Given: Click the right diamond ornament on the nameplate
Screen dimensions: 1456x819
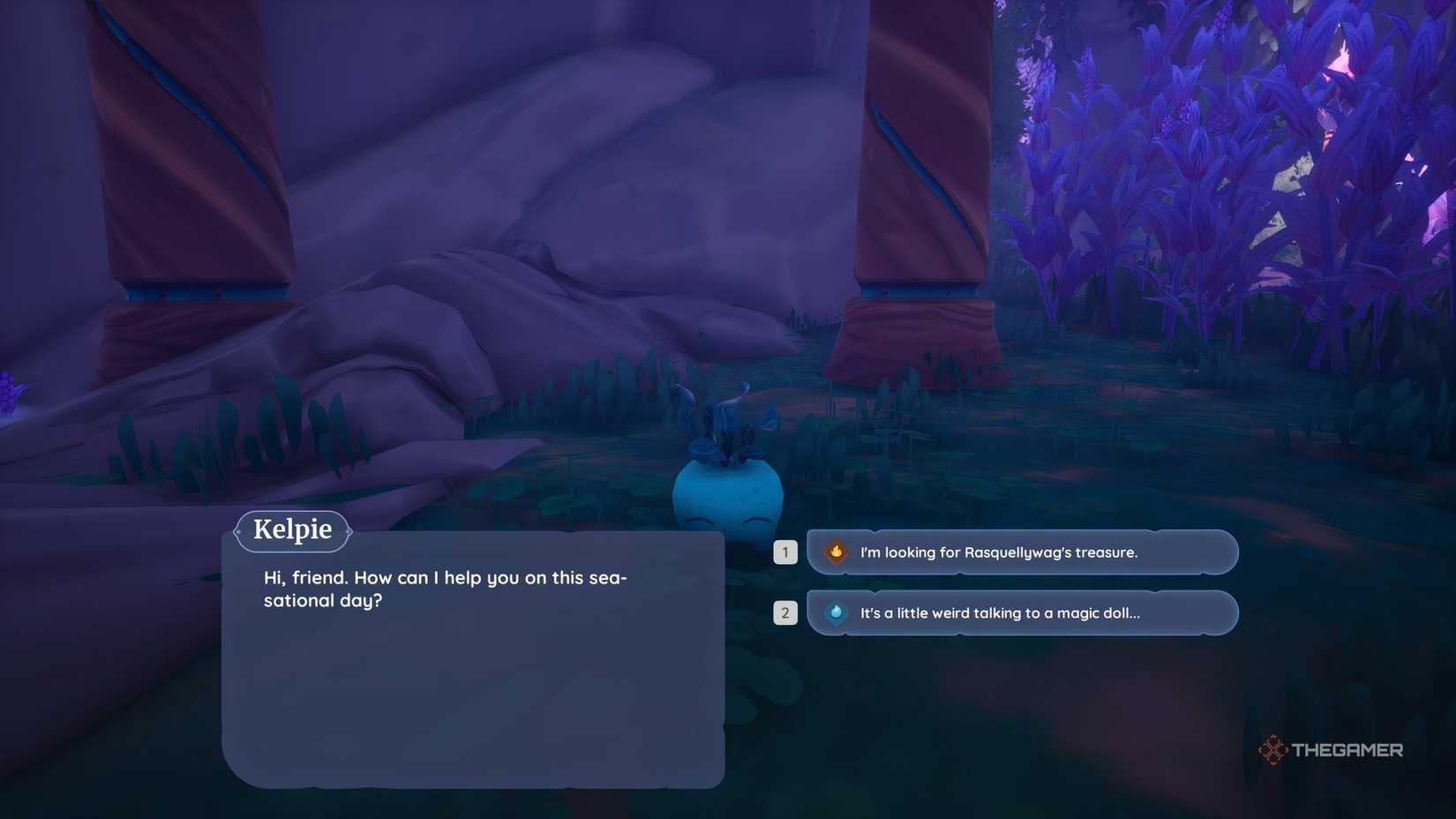Looking at the screenshot, I should [x=348, y=530].
